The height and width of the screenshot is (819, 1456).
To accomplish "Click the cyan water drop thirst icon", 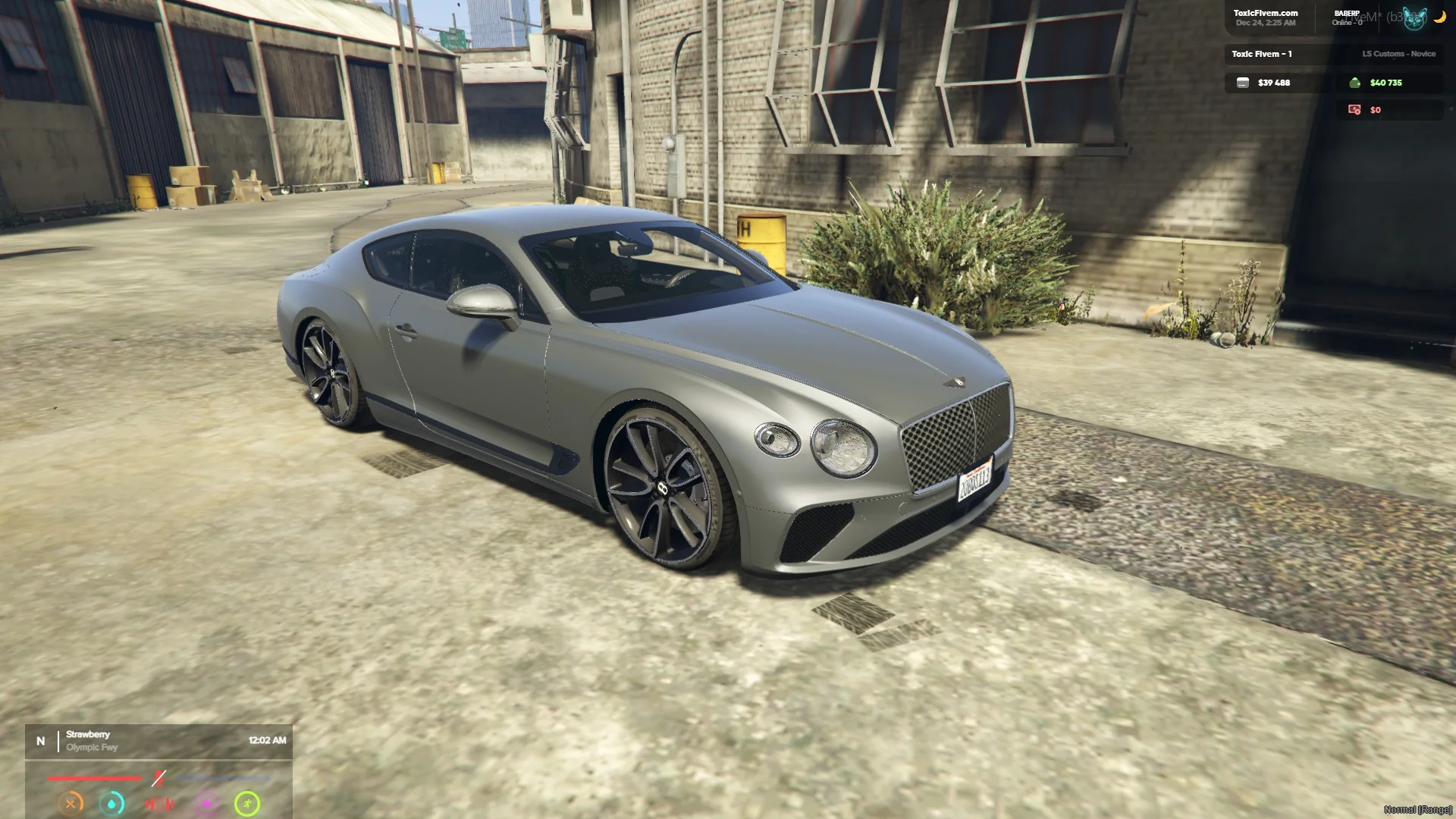I will pyautogui.click(x=112, y=803).
